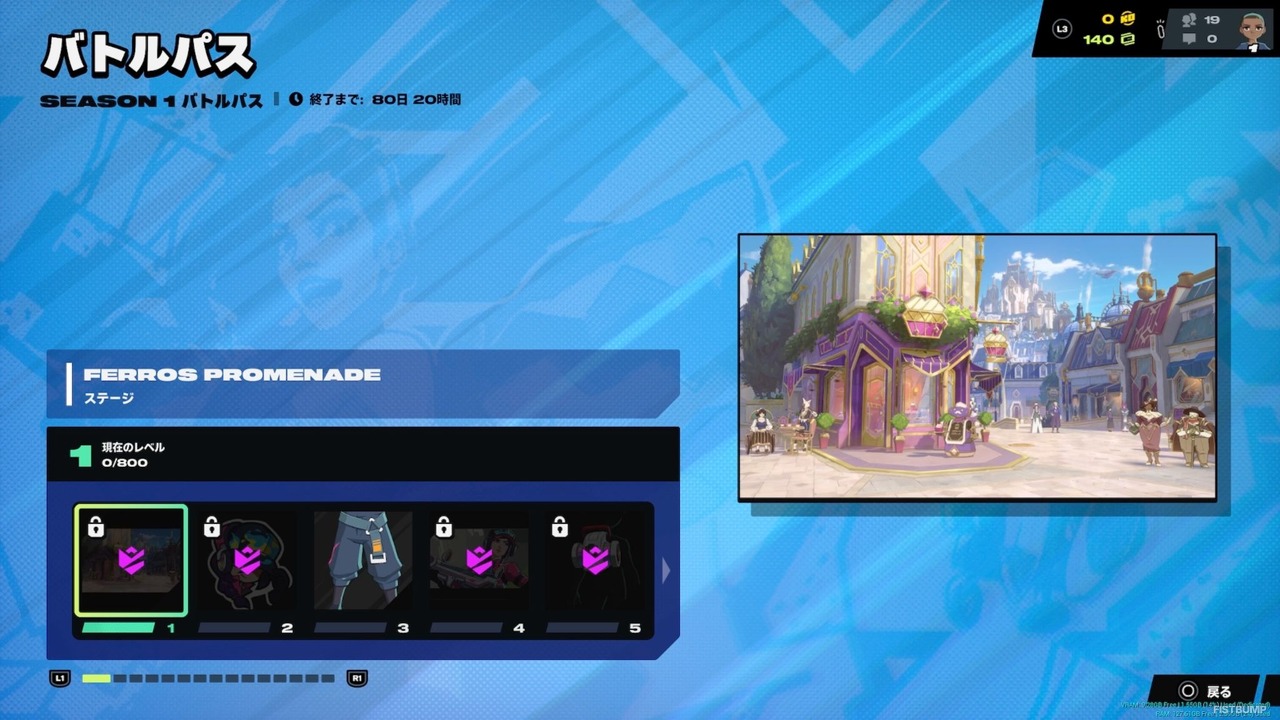
Task: Show next rewards with the right arrow
Action: pyautogui.click(x=667, y=570)
